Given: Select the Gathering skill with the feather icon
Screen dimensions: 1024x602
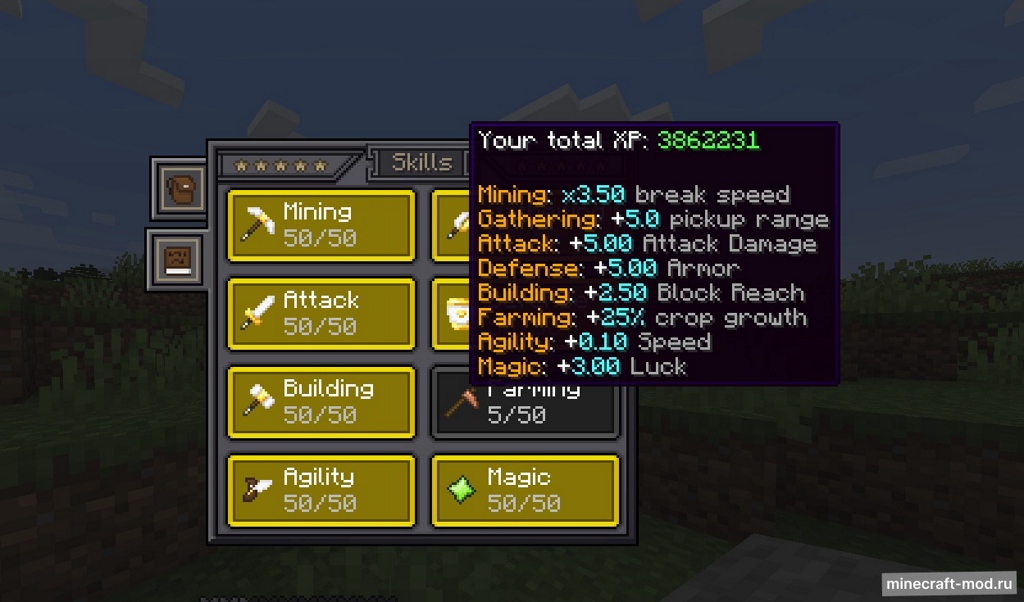Looking at the screenshot, I should coord(451,225).
